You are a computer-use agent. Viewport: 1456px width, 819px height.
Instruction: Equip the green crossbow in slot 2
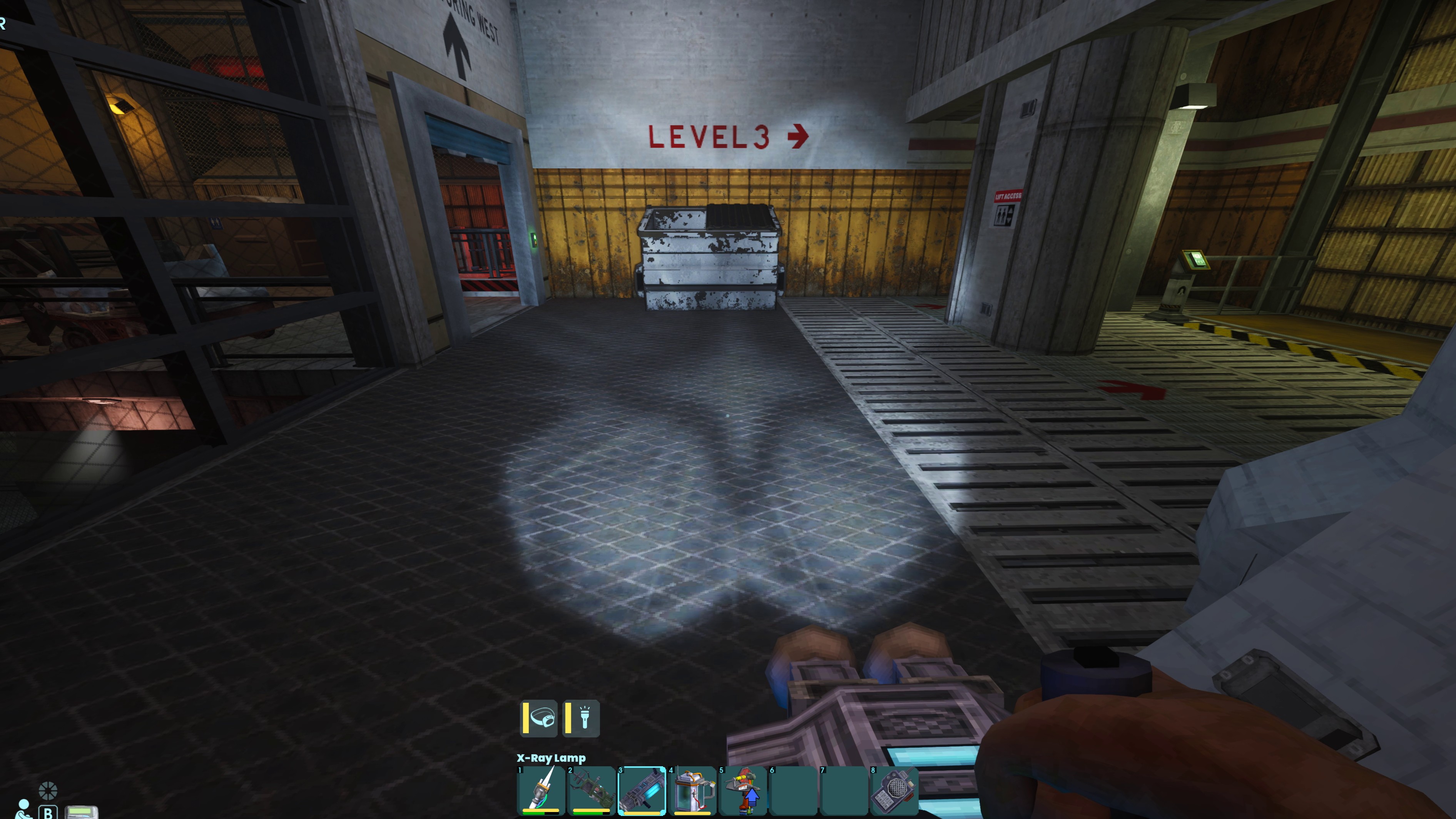click(591, 790)
